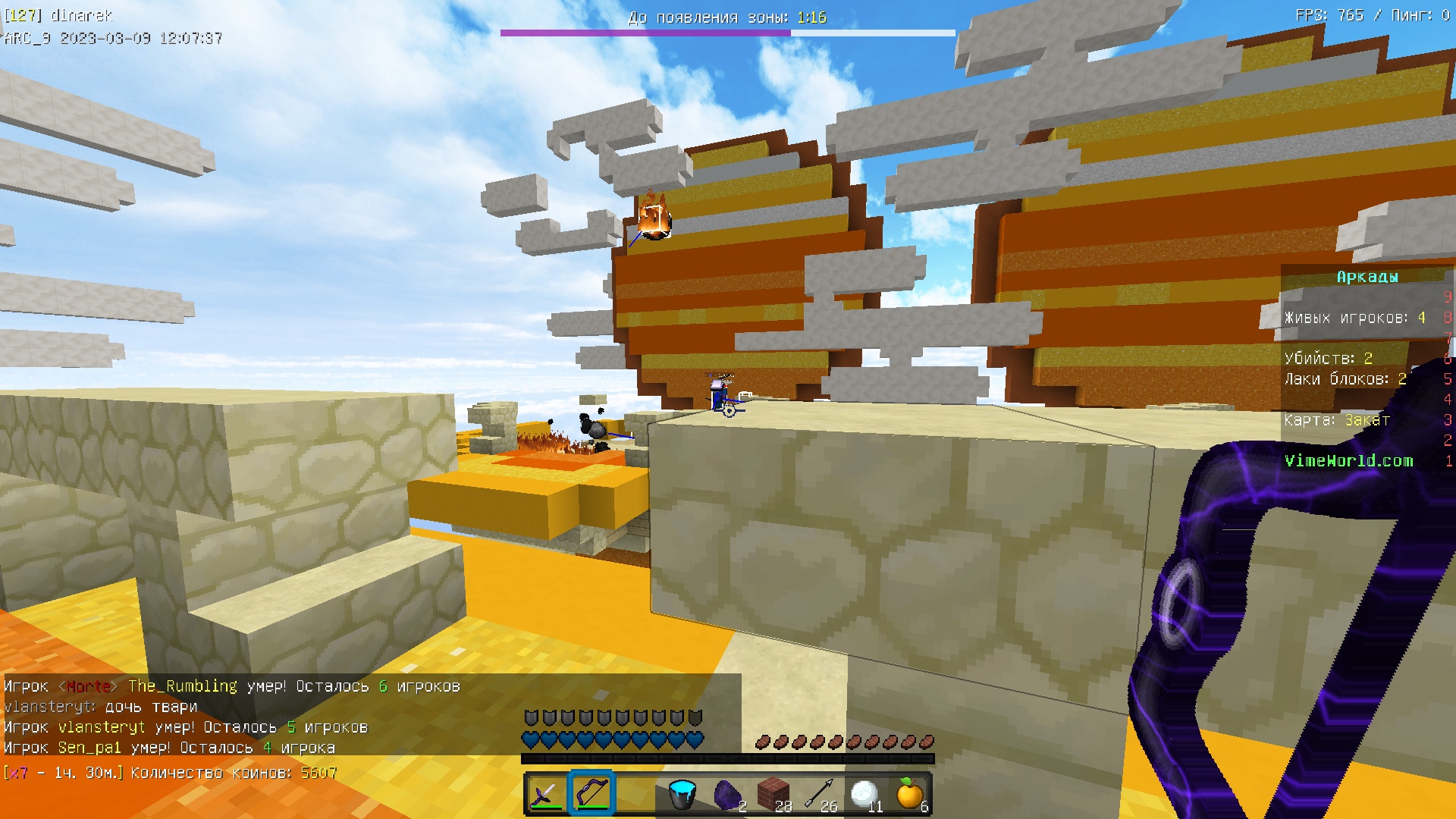The image size is (1456, 819).
Task: Choose the water bucket slot
Action: [682, 794]
